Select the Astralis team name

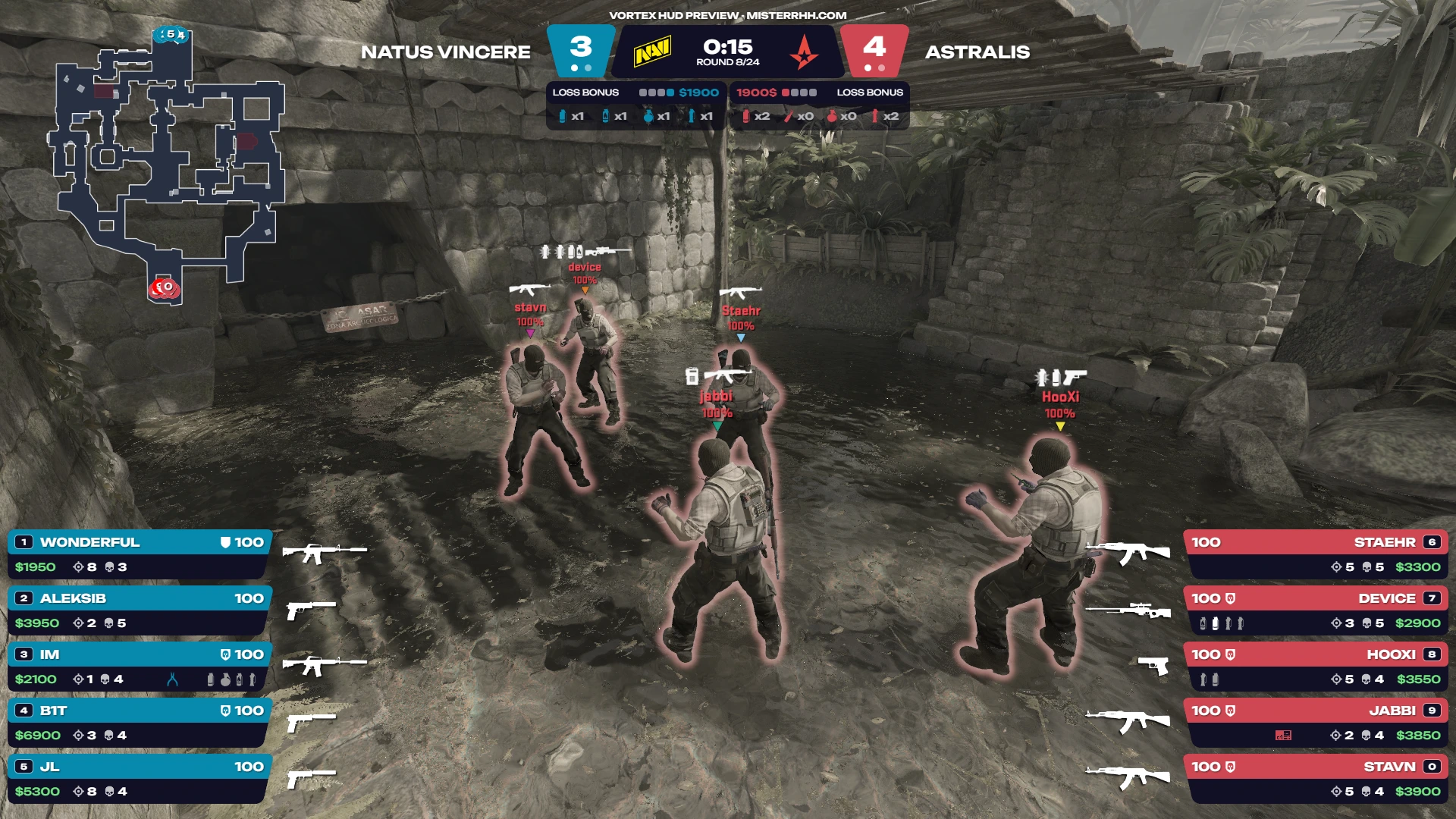pyautogui.click(x=977, y=52)
